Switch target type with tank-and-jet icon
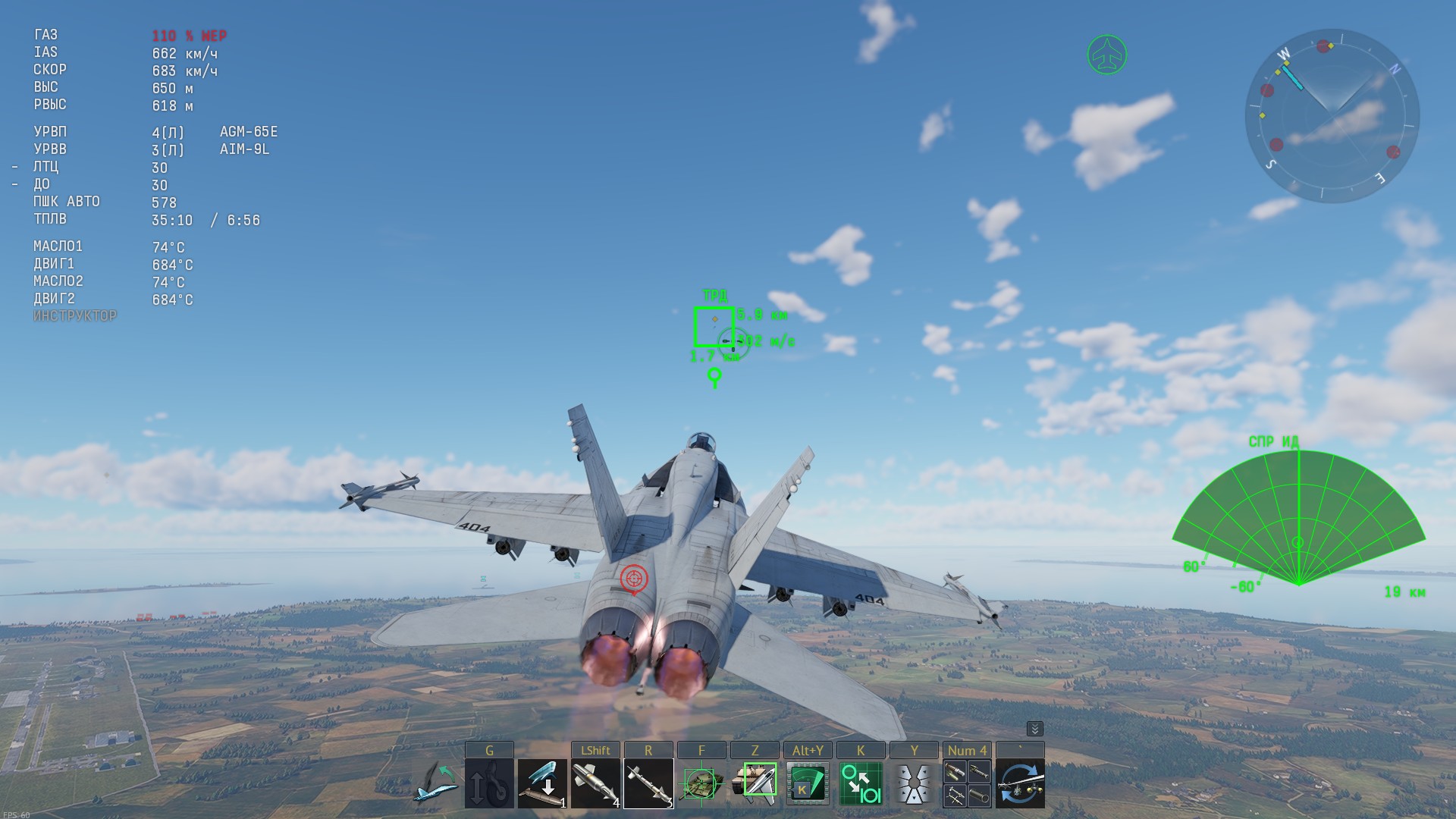1456x819 pixels. coord(755,784)
